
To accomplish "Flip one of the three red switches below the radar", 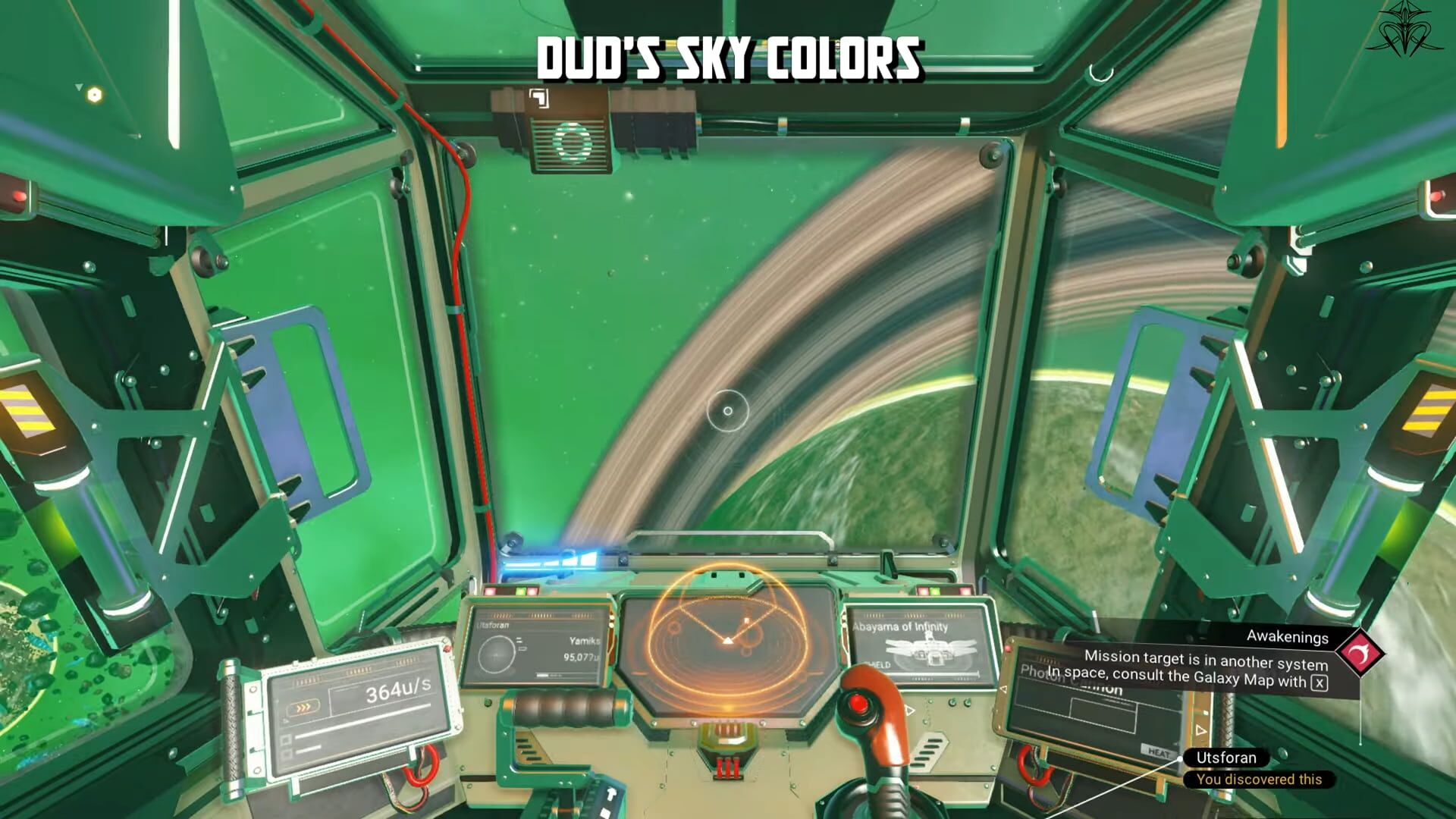I will tap(728, 766).
